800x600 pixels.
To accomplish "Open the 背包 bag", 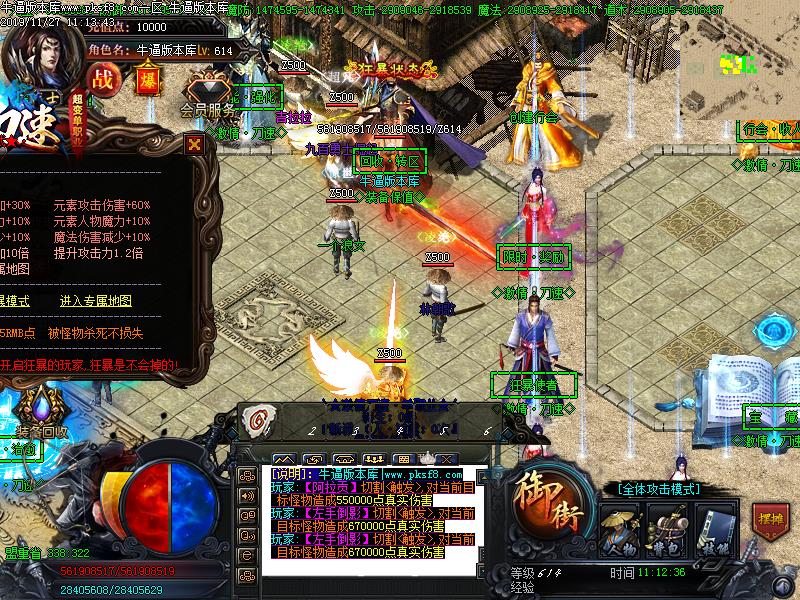I will tap(665, 527).
